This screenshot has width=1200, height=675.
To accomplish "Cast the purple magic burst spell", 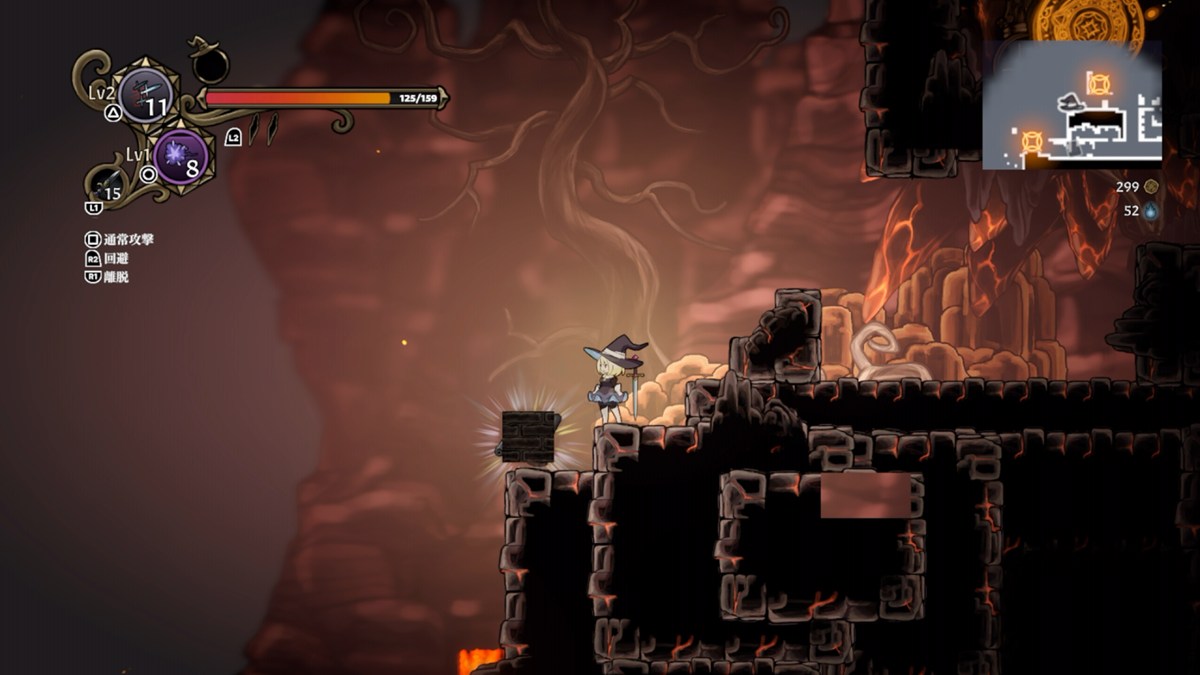I will point(181,156).
